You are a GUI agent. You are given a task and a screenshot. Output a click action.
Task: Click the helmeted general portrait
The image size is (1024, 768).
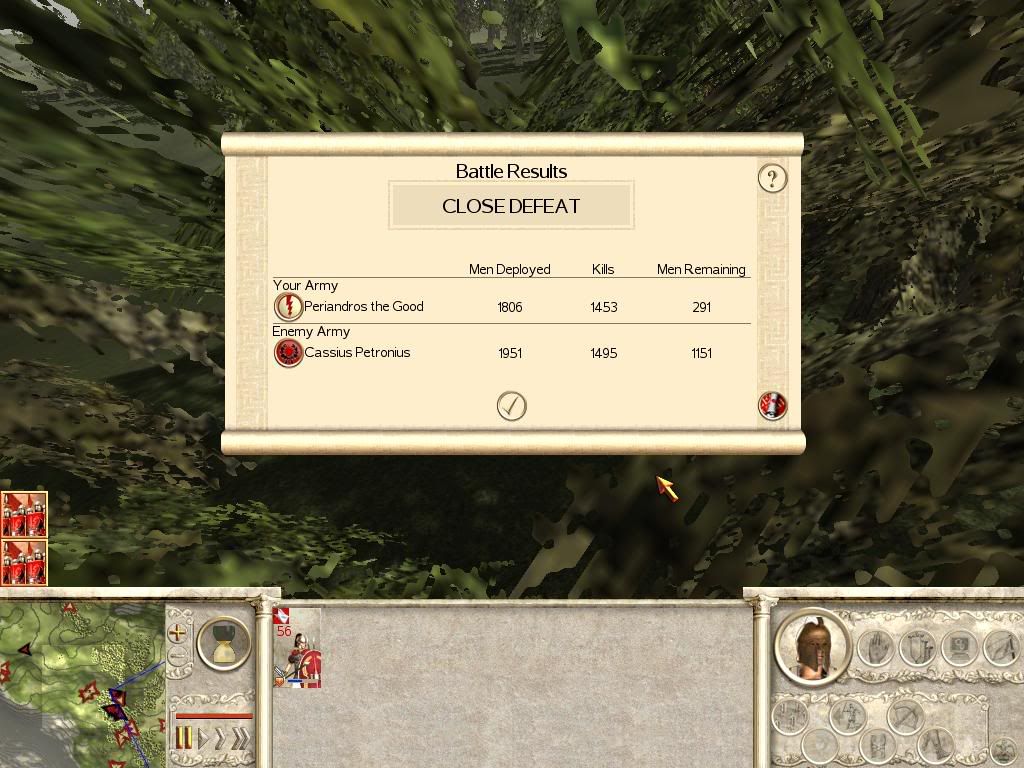click(x=813, y=646)
